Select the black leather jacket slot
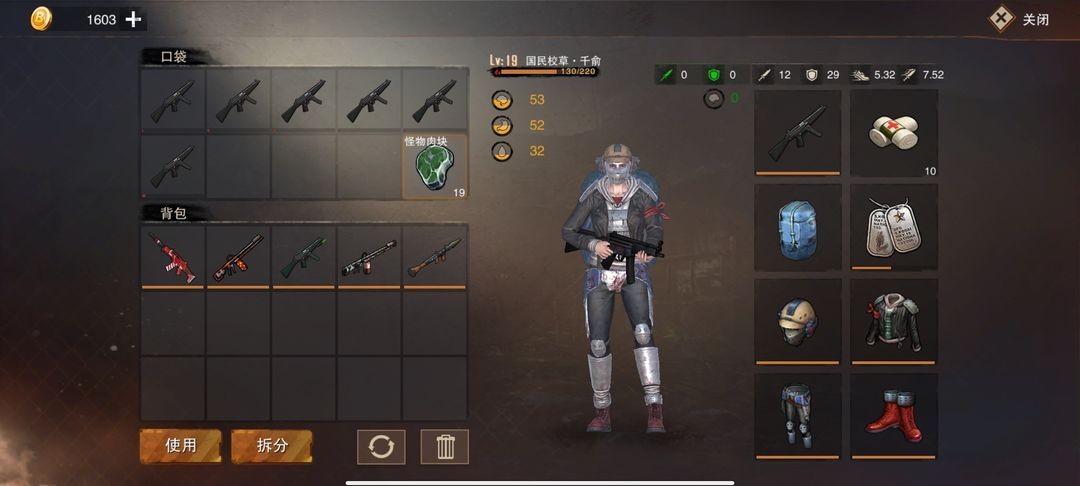This screenshot has width=1080, height=486. [x=894, y=321]
